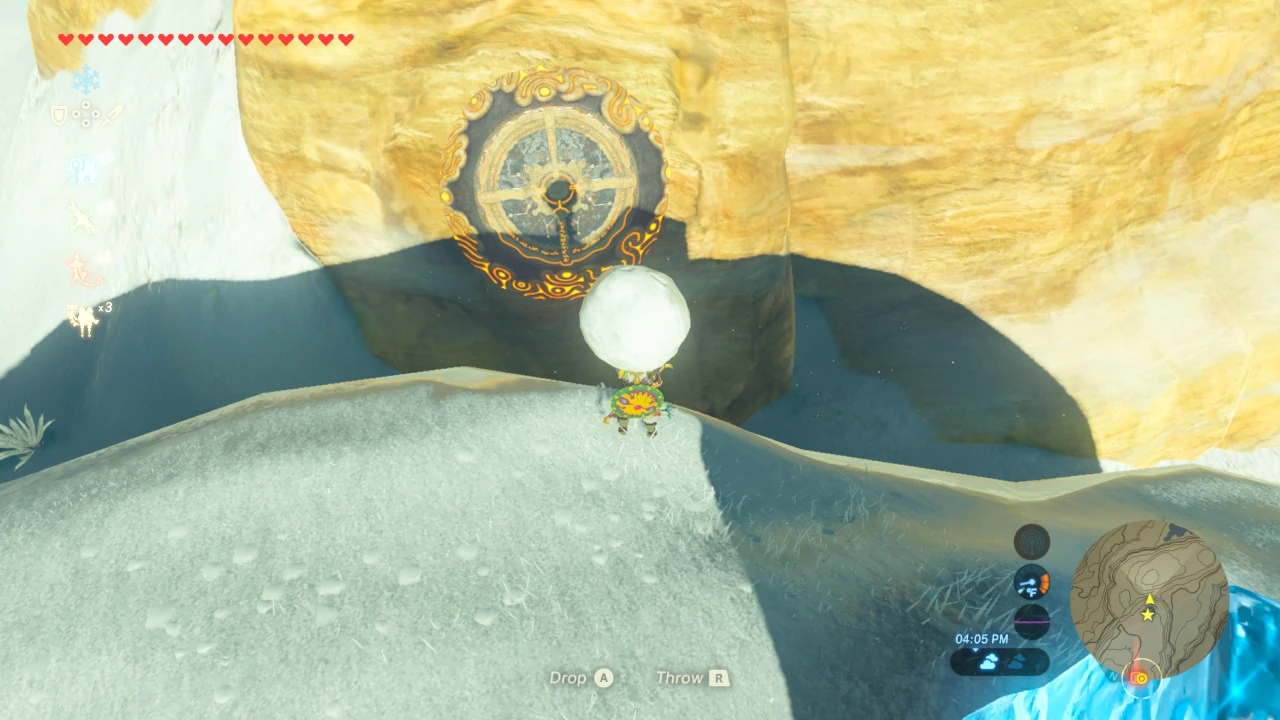Image resolution: width=1280 pixels, height=720 pixels.
Task: Select the x3 stacked effect icon
Action: pos(85,318)
